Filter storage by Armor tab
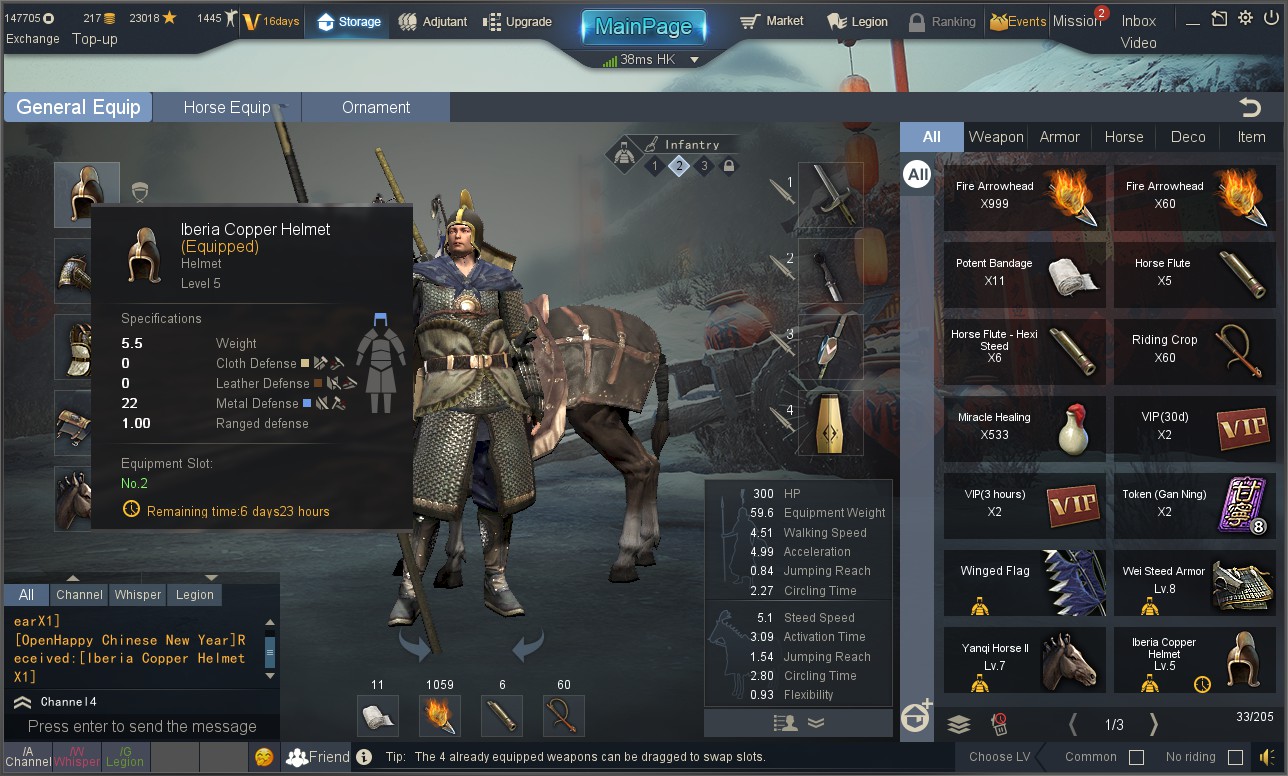 (x=1059, y=137)
